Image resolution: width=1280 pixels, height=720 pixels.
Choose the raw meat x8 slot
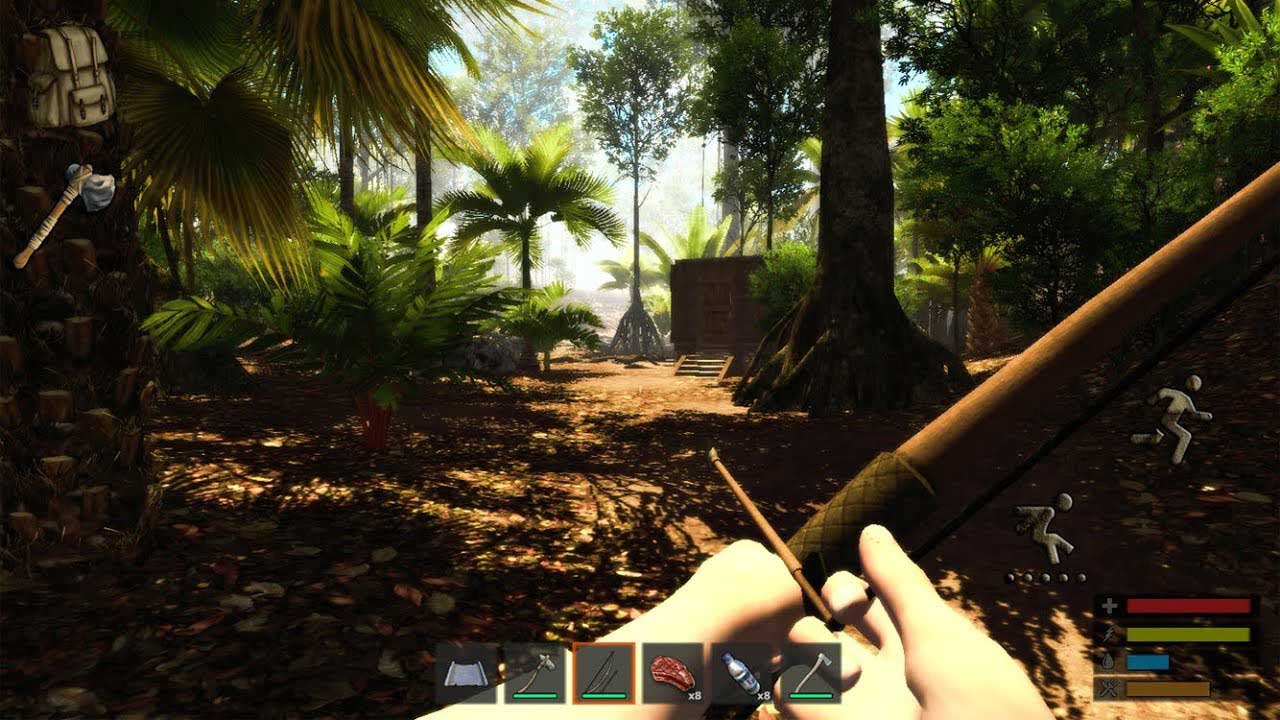[x=673, y=673]
